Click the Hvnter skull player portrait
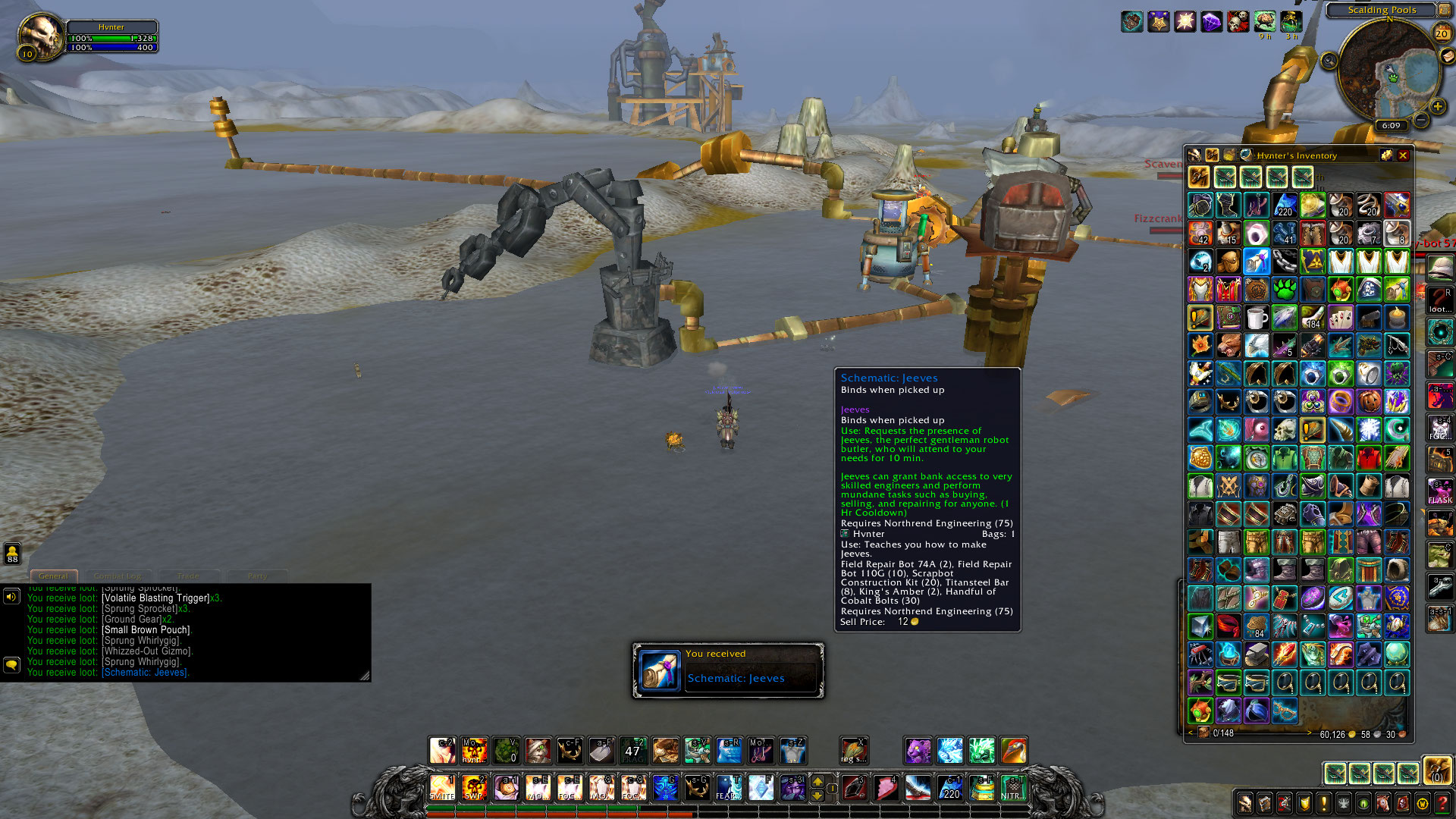Image resolution: width=1456 pixels, height=819 pixels. (x=42, y=36)
